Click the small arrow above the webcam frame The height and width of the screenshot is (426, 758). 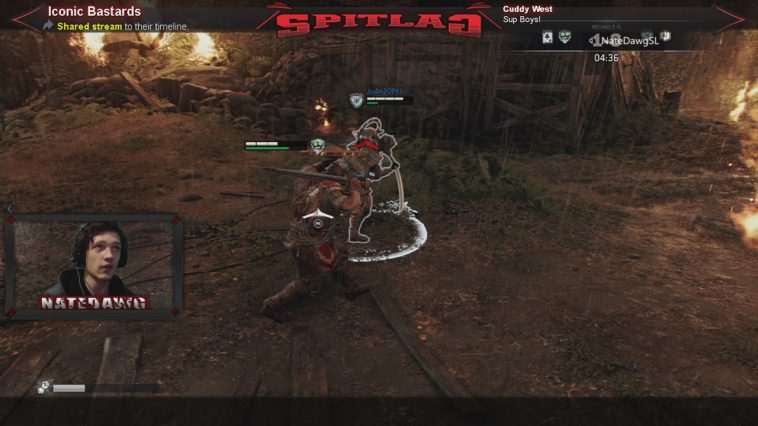(10, 209)
